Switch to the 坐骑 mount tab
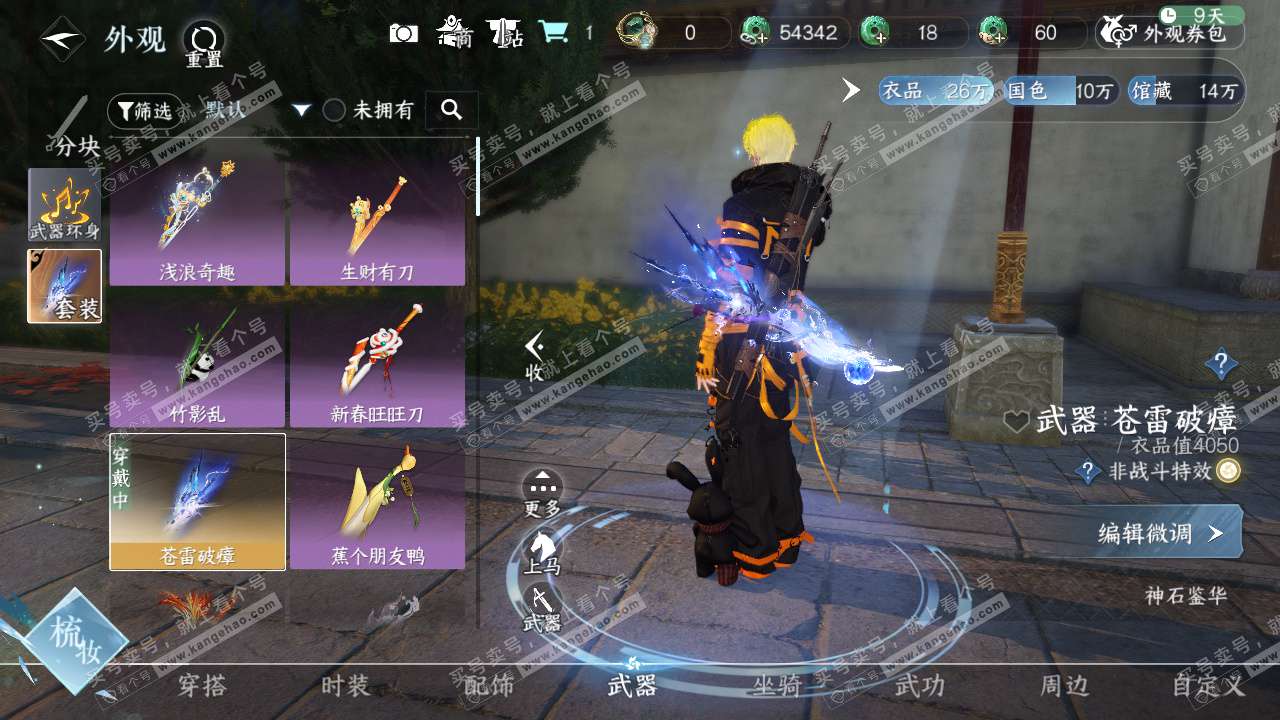This screenshot has height=720, width=1280. pyautogui.click(x=777, y=686)
